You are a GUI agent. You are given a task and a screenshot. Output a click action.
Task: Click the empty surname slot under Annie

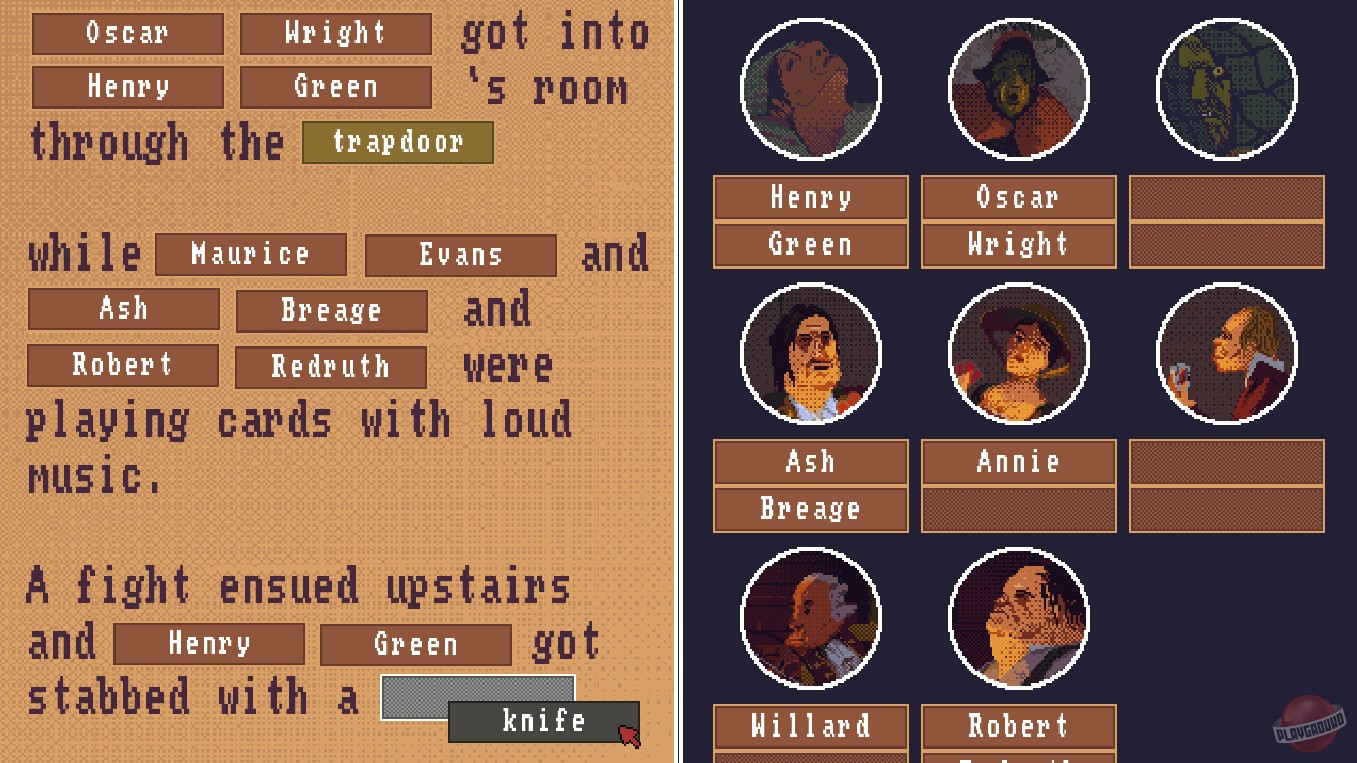[1018, 509]
